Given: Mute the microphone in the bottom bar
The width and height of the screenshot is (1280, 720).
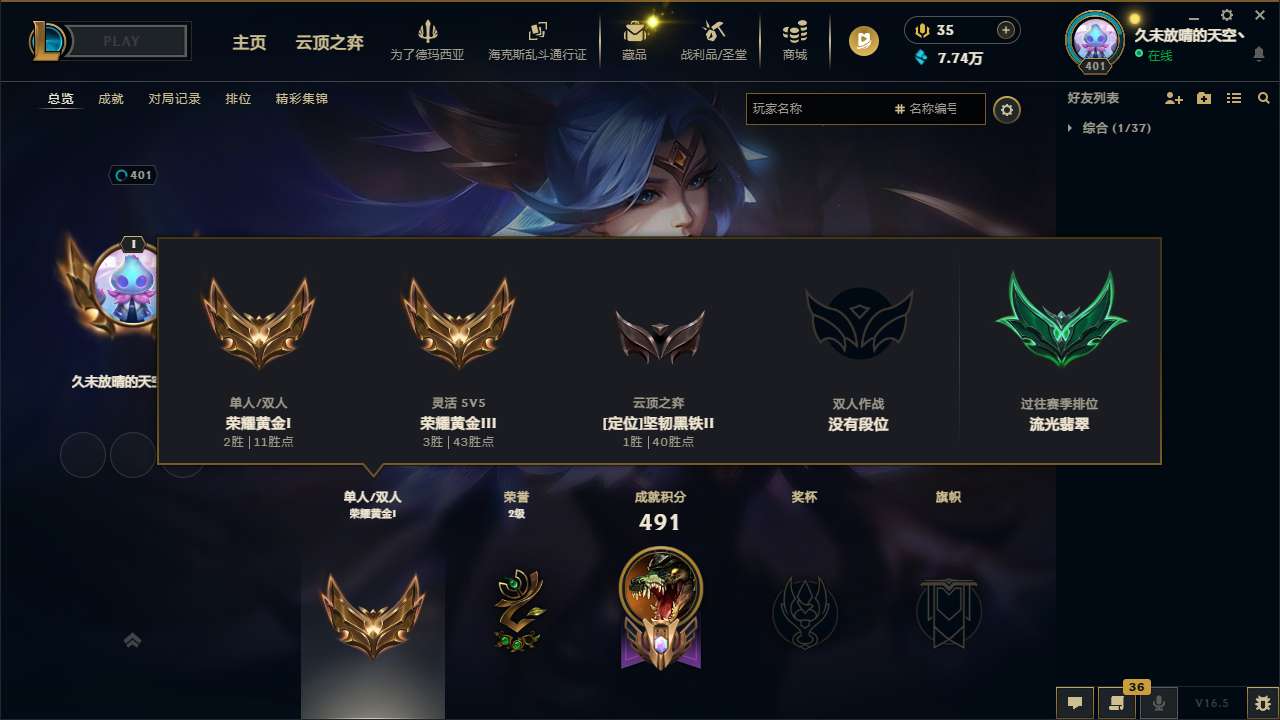Looking at the screenshot, I should pos(1159,702).
